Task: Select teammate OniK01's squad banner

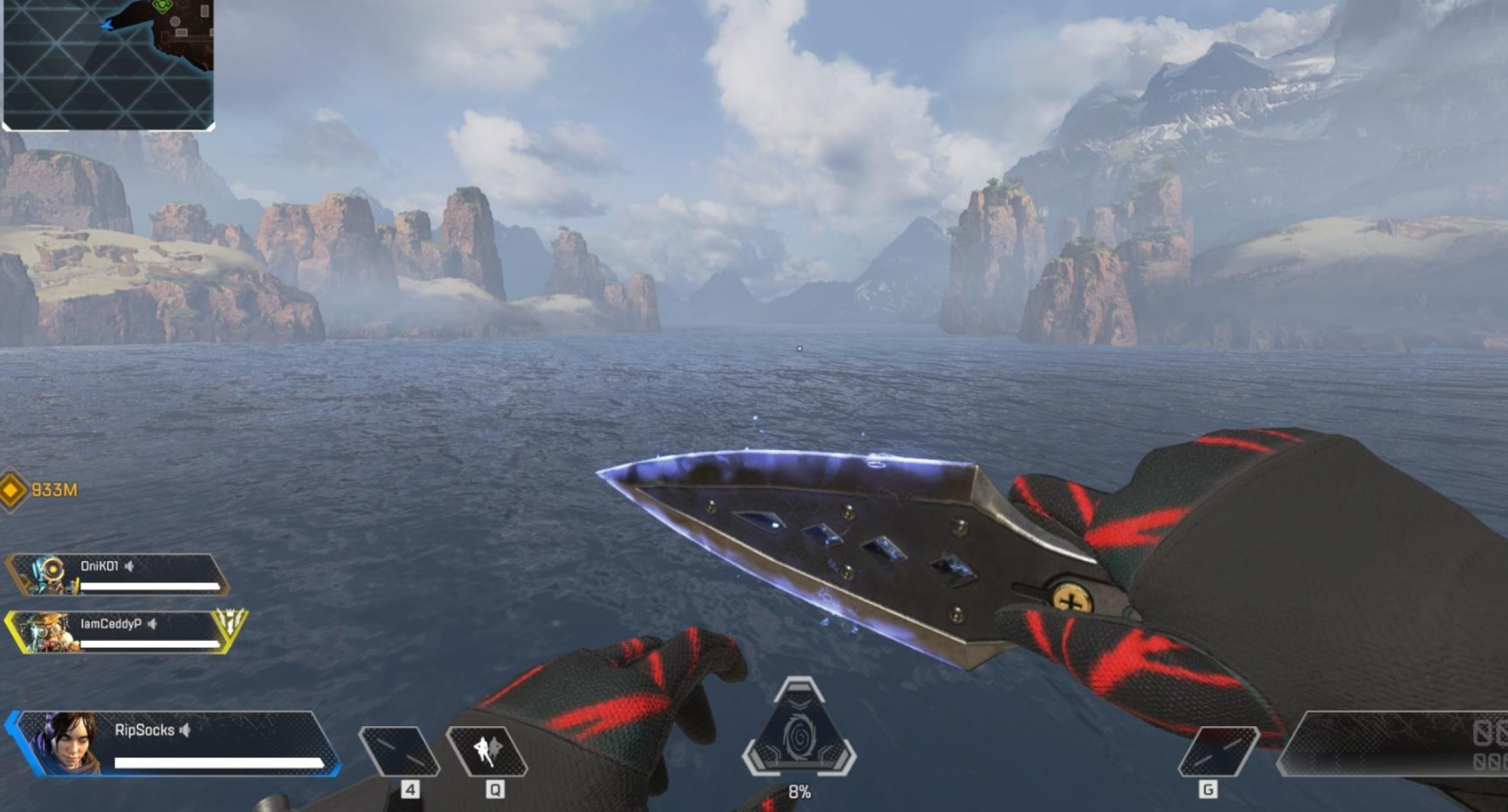Action: 117,575
